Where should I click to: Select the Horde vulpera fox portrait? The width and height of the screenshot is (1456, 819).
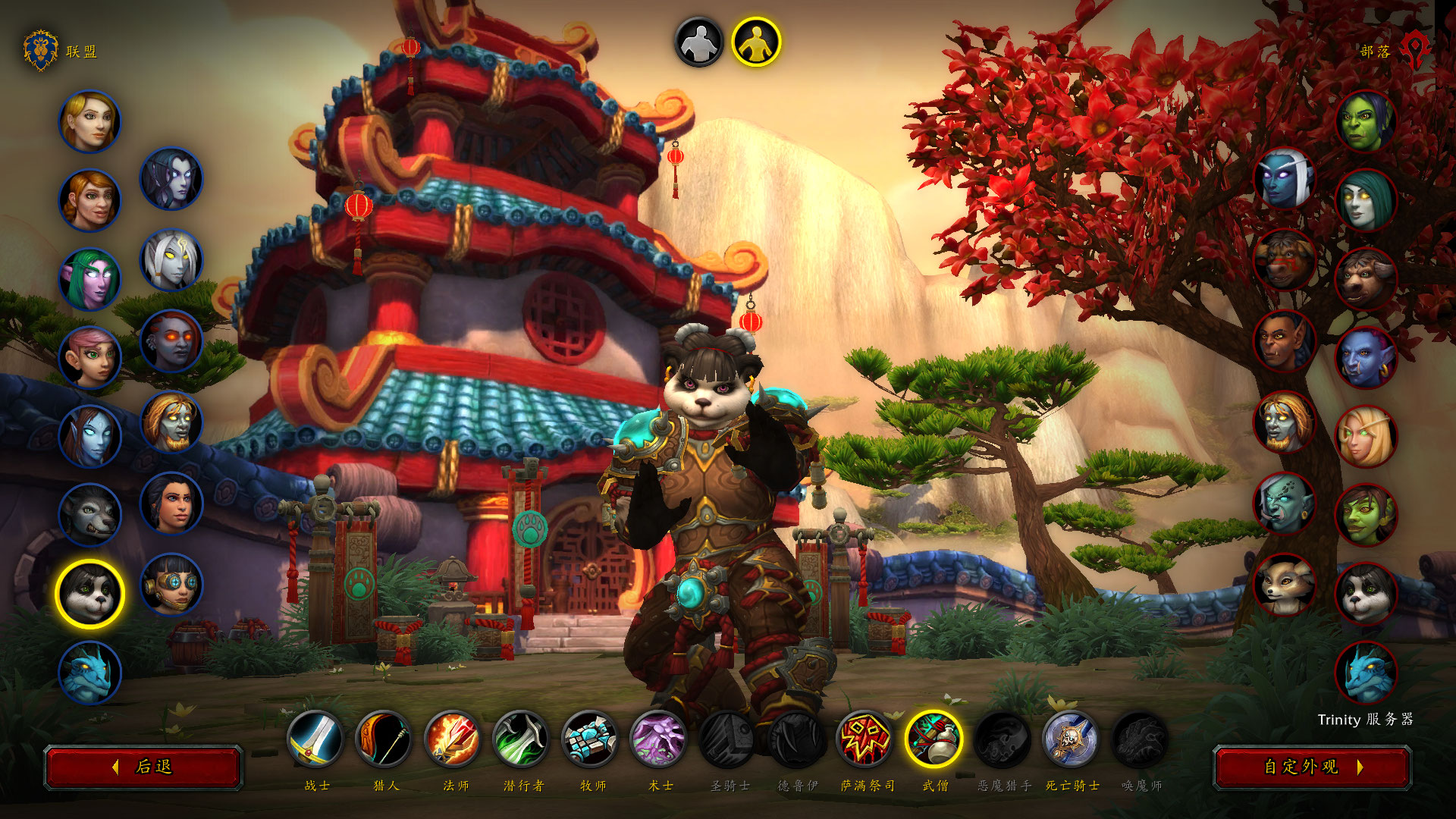click(x=1284, y=585)
